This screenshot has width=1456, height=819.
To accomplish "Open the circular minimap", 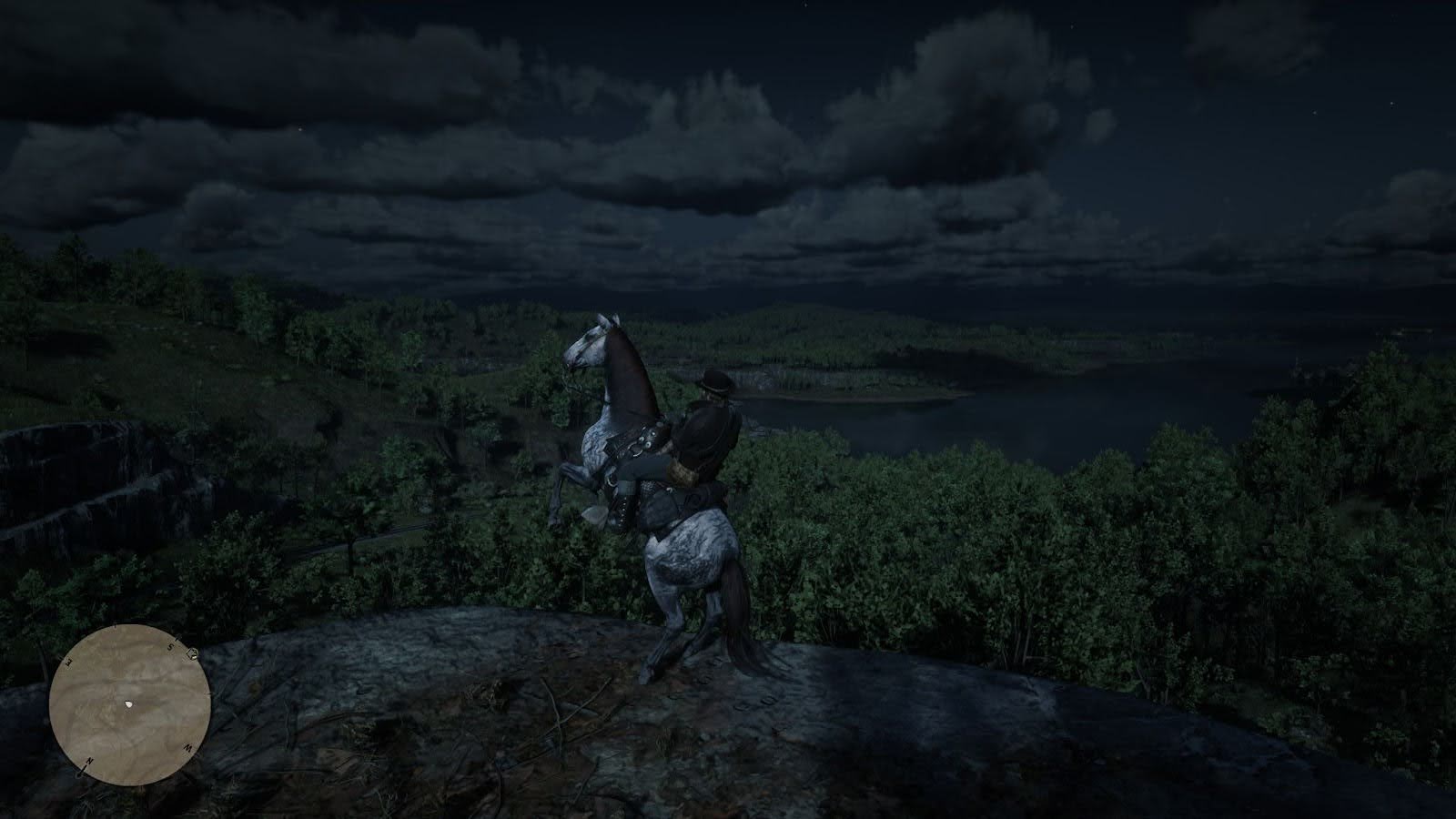I will tap(130, 703).
